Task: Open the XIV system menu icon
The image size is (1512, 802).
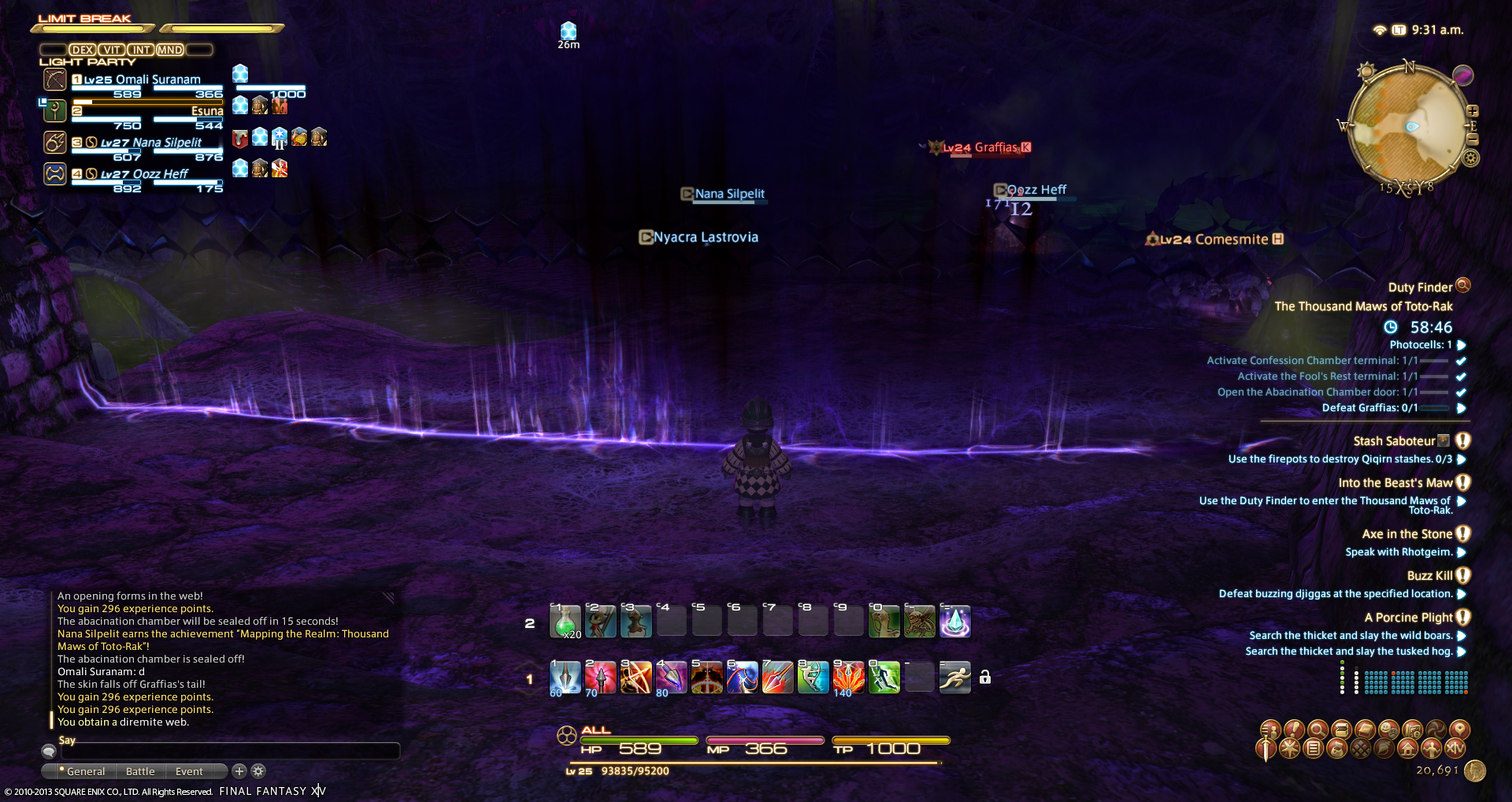Action: pos(1455,748)
